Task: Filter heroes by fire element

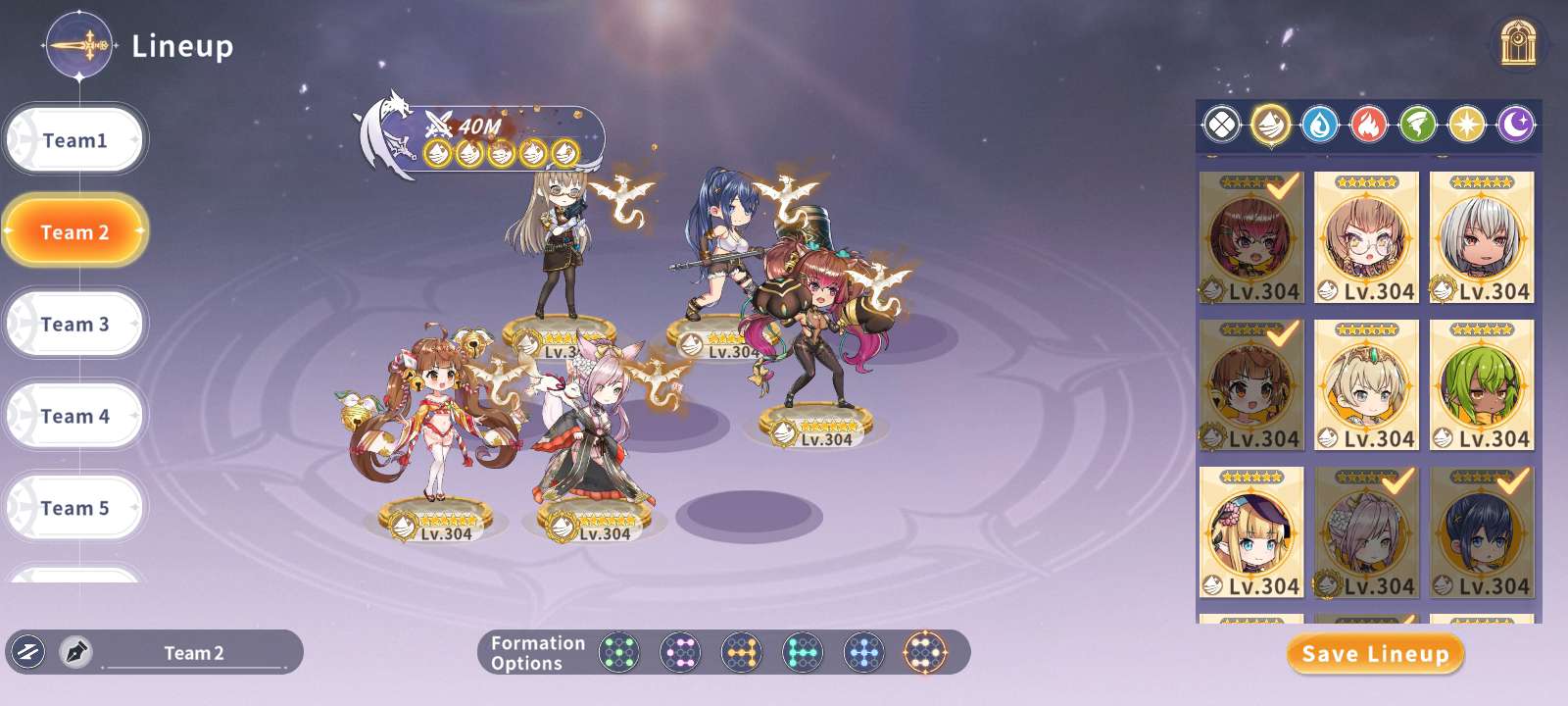Action: 1369,126
